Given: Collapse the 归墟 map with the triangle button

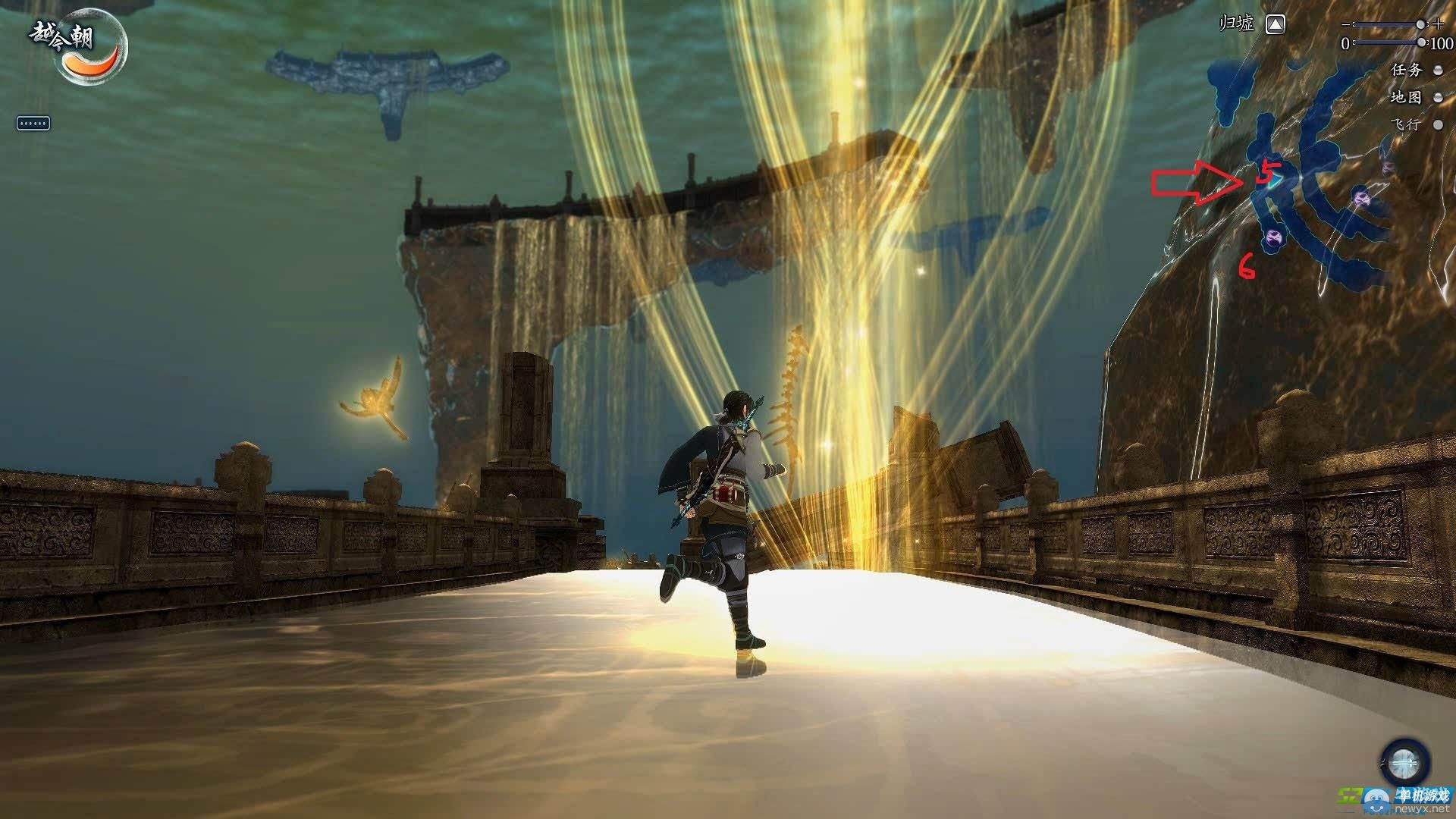Looking at the screenshot, I should click(1276, 25).
